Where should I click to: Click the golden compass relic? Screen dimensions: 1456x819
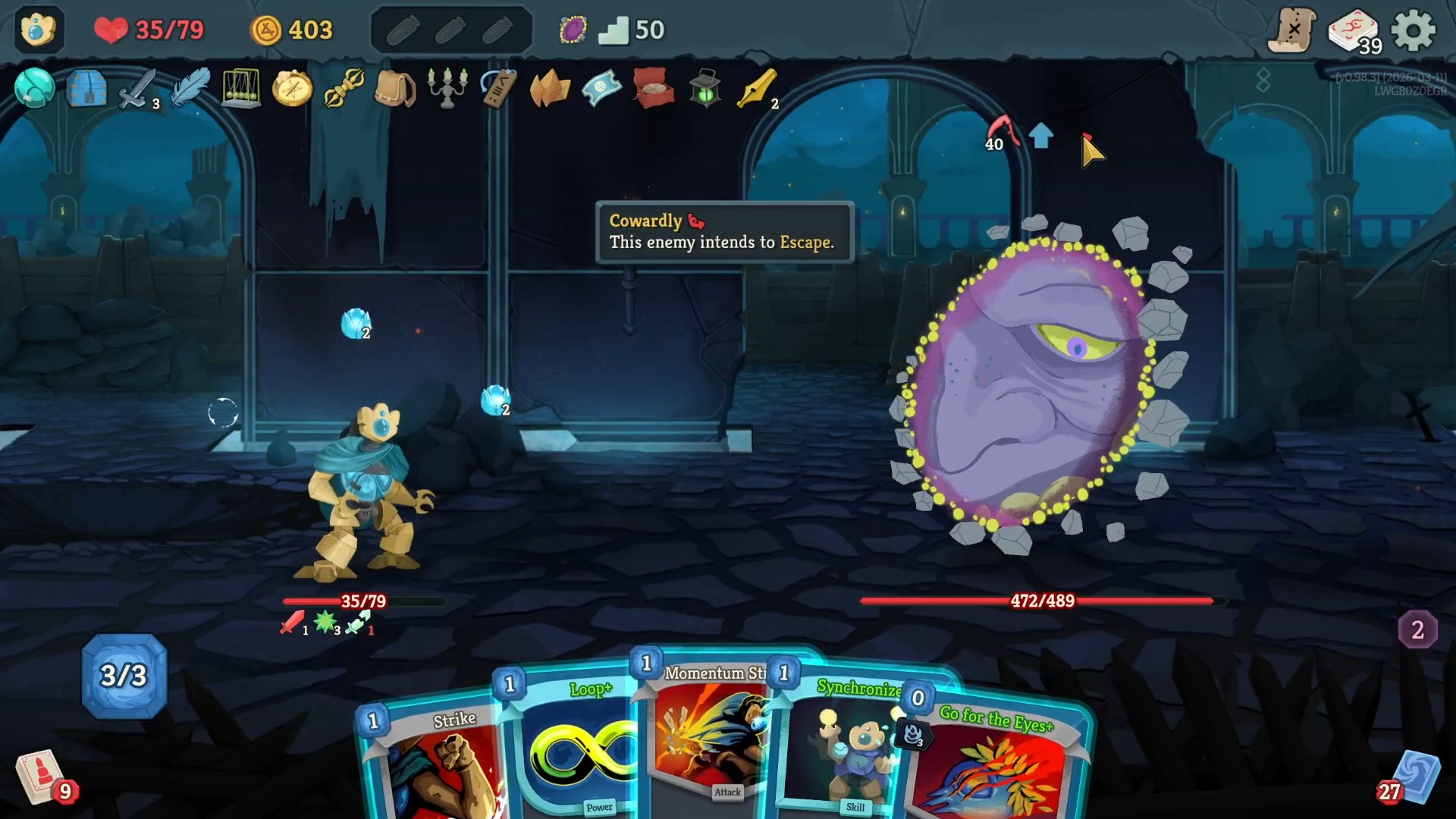point(292,89)
